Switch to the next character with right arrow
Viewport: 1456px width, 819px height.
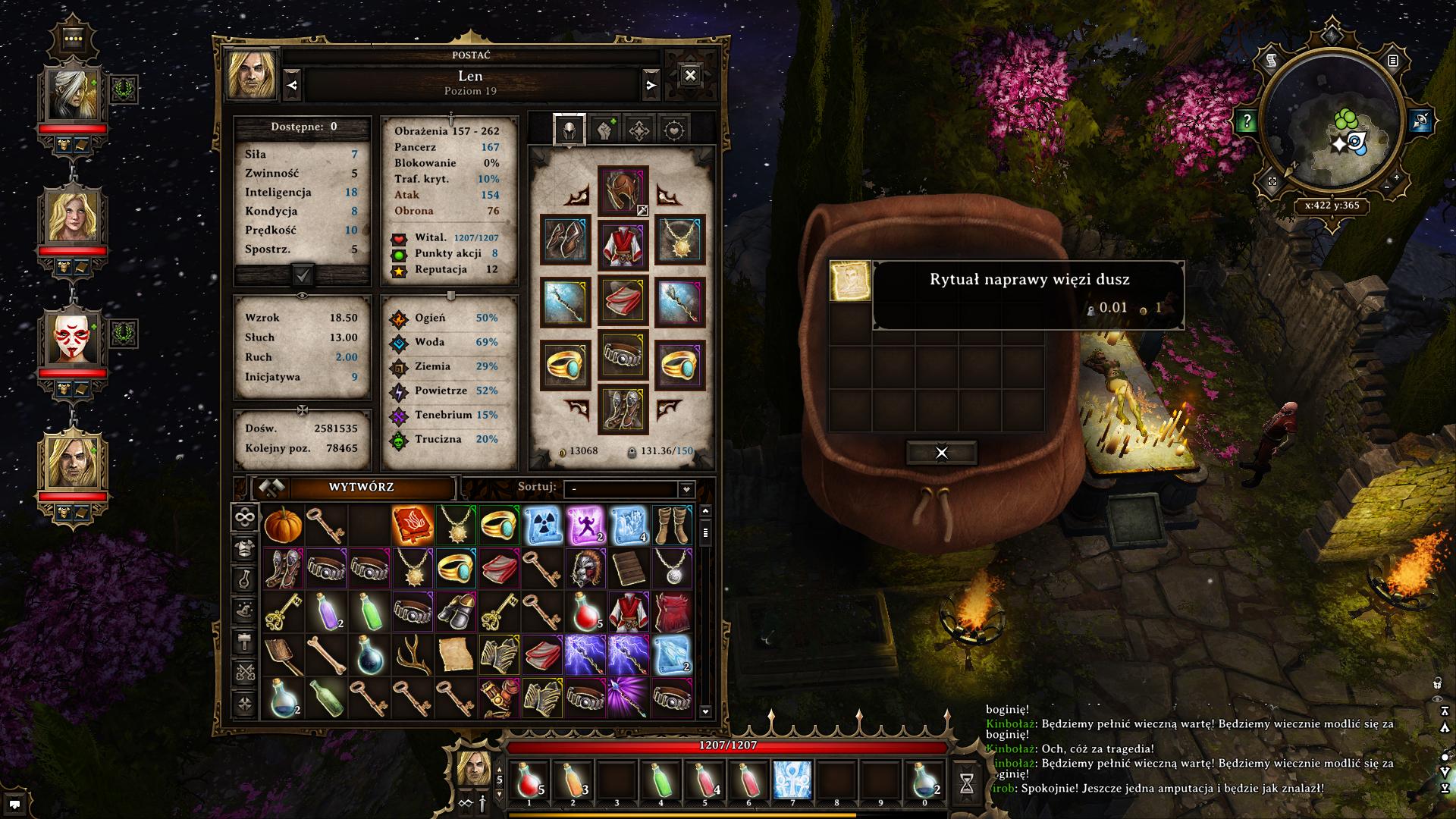pyautogui.click(x=651, y=86)
